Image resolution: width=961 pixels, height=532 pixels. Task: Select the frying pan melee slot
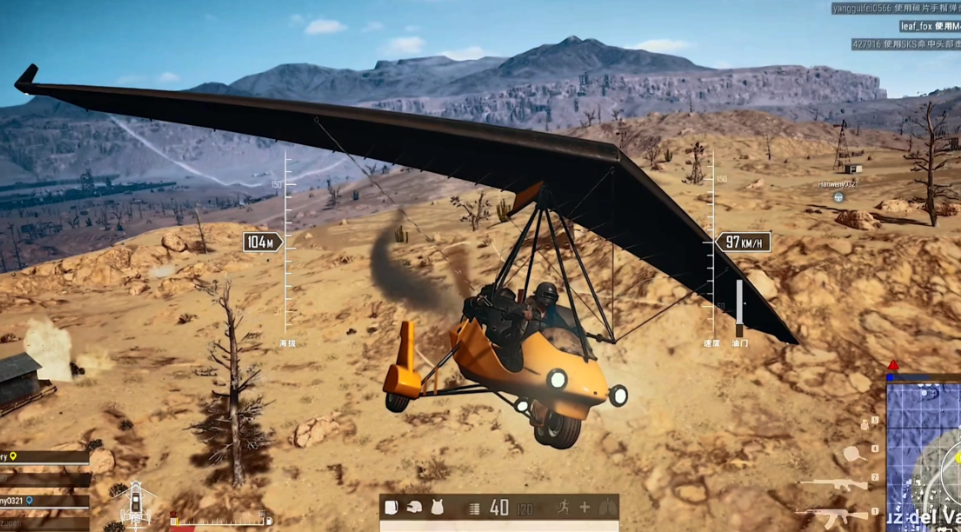(853, 454)
